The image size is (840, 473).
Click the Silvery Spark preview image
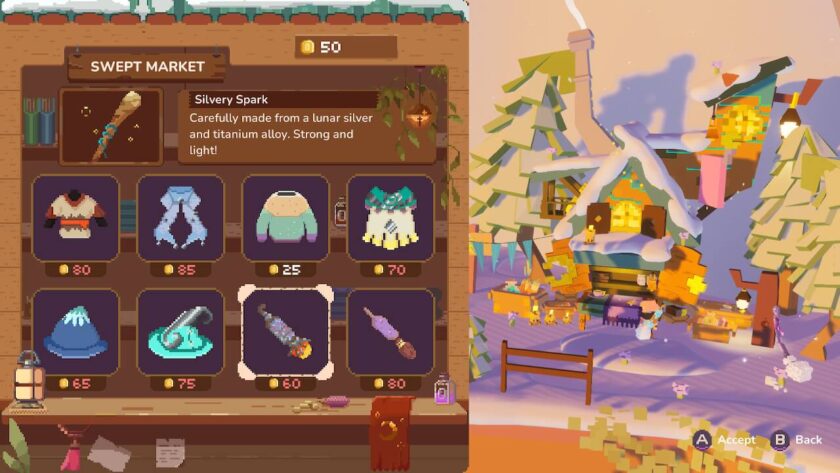tap(111, 127)
